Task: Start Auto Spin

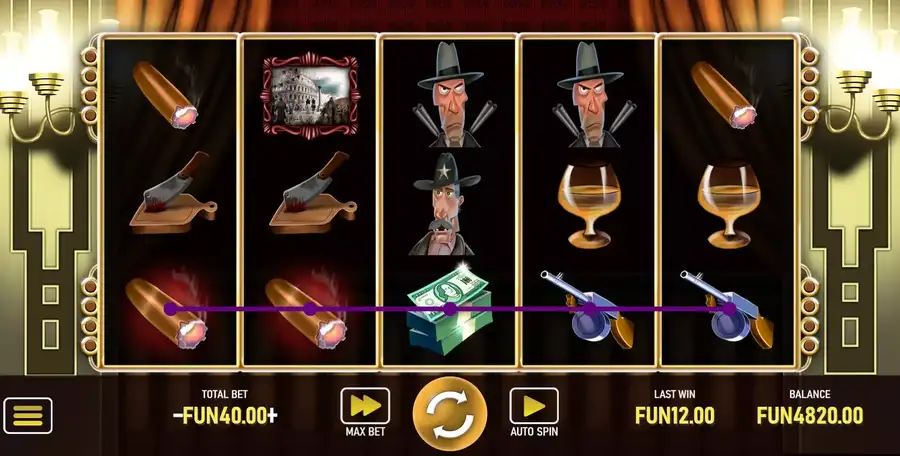Action: [534, 406]
